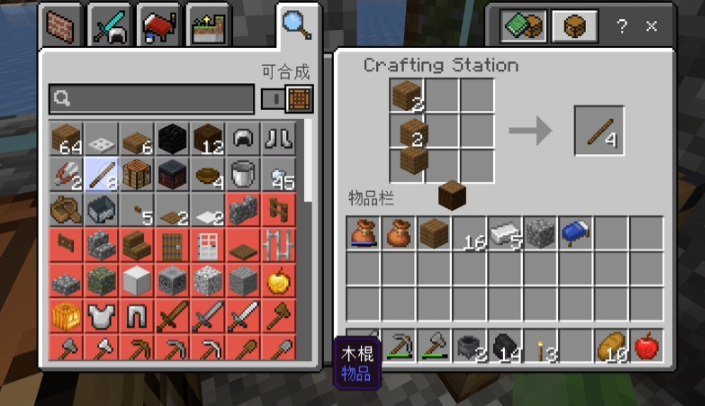
Task: Select the blue bed in the inventory
Action: [576, 233]
